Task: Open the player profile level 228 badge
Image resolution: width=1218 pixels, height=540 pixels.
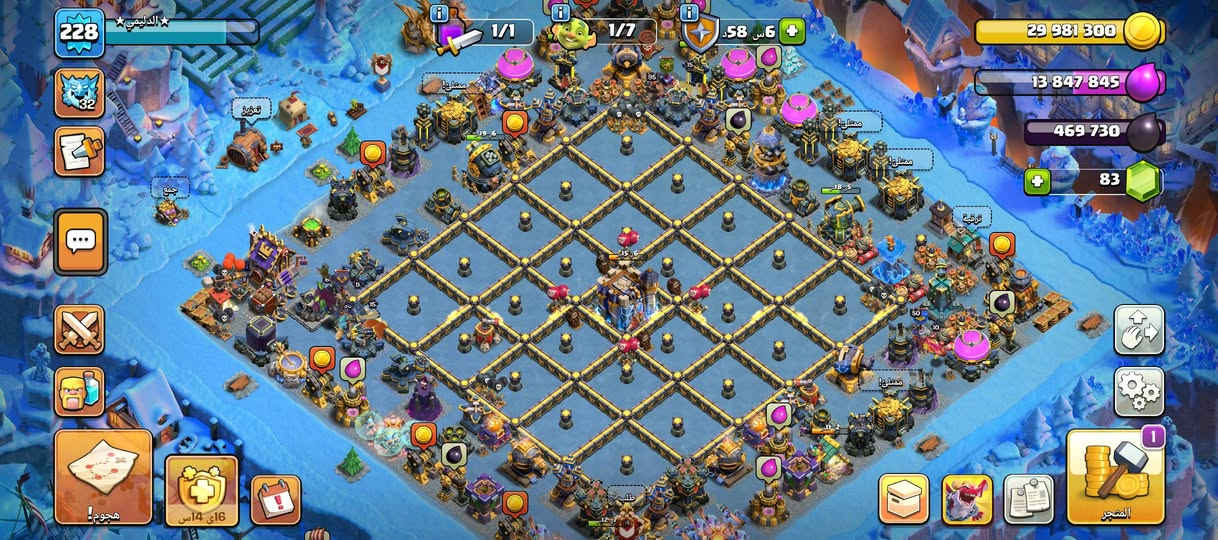Action: 79,32
